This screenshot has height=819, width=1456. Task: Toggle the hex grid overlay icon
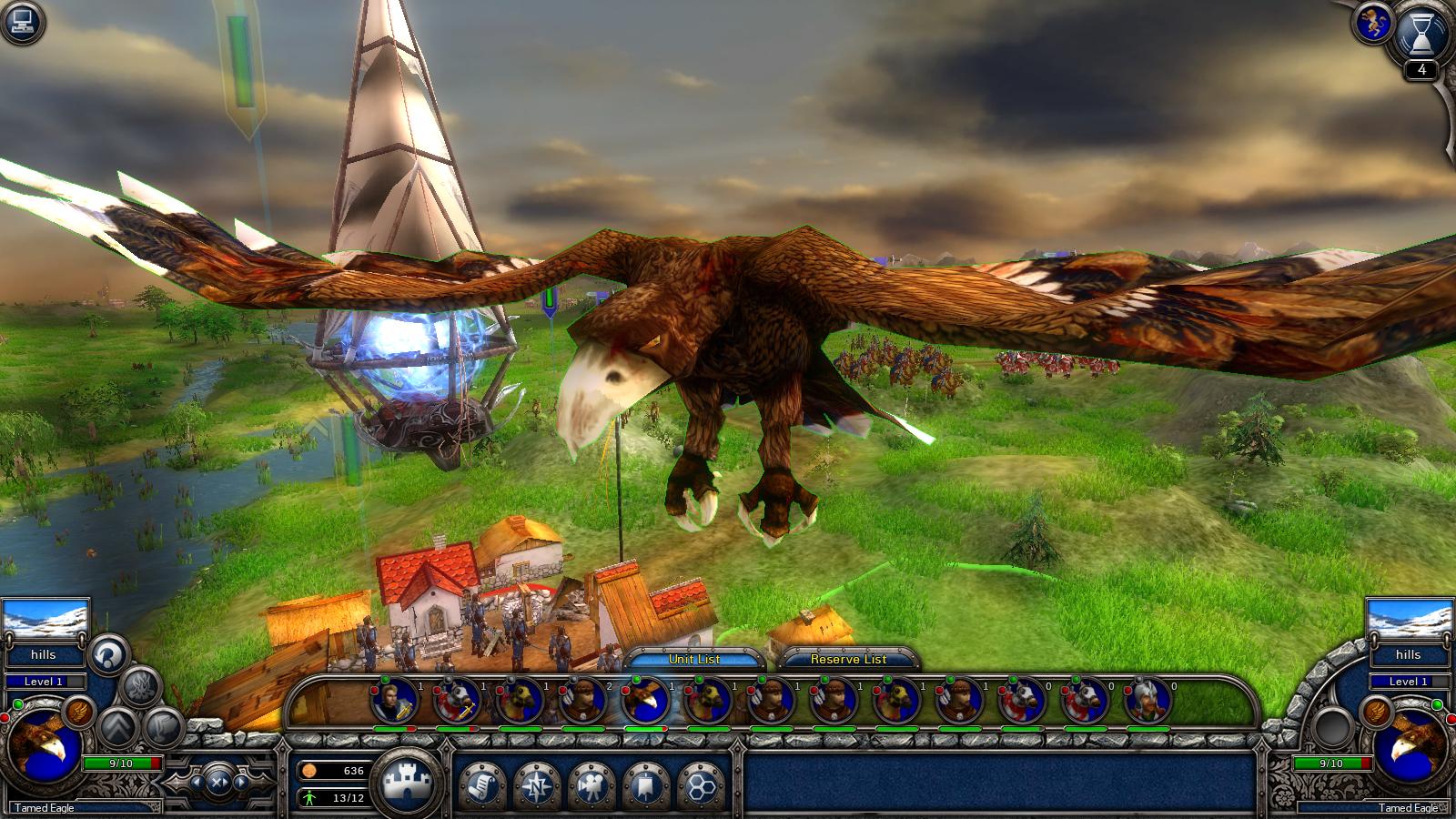700,784
